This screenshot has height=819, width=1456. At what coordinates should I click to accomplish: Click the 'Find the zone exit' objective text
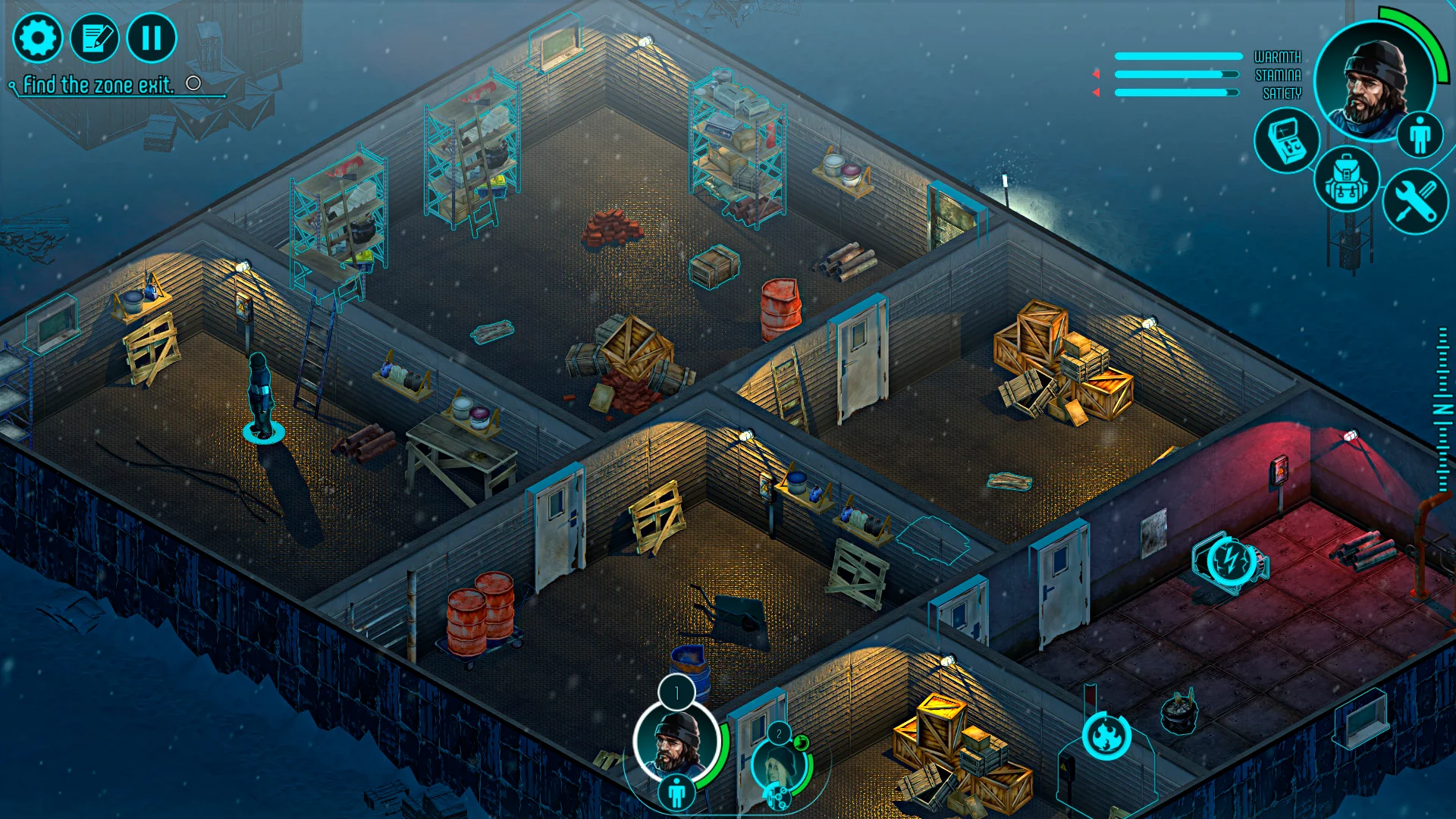[99, 85]
